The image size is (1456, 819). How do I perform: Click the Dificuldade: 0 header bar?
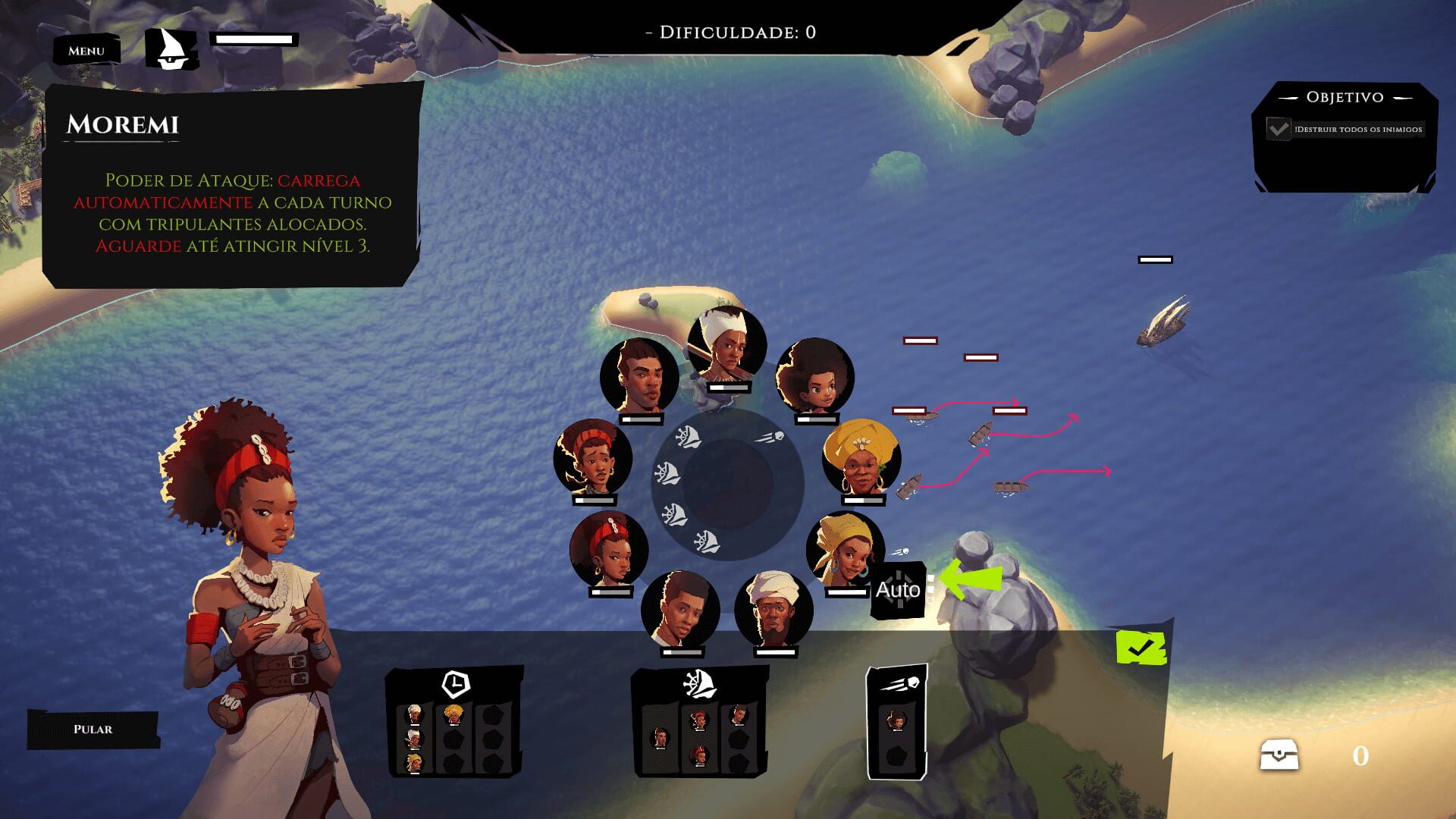[733, 32]
